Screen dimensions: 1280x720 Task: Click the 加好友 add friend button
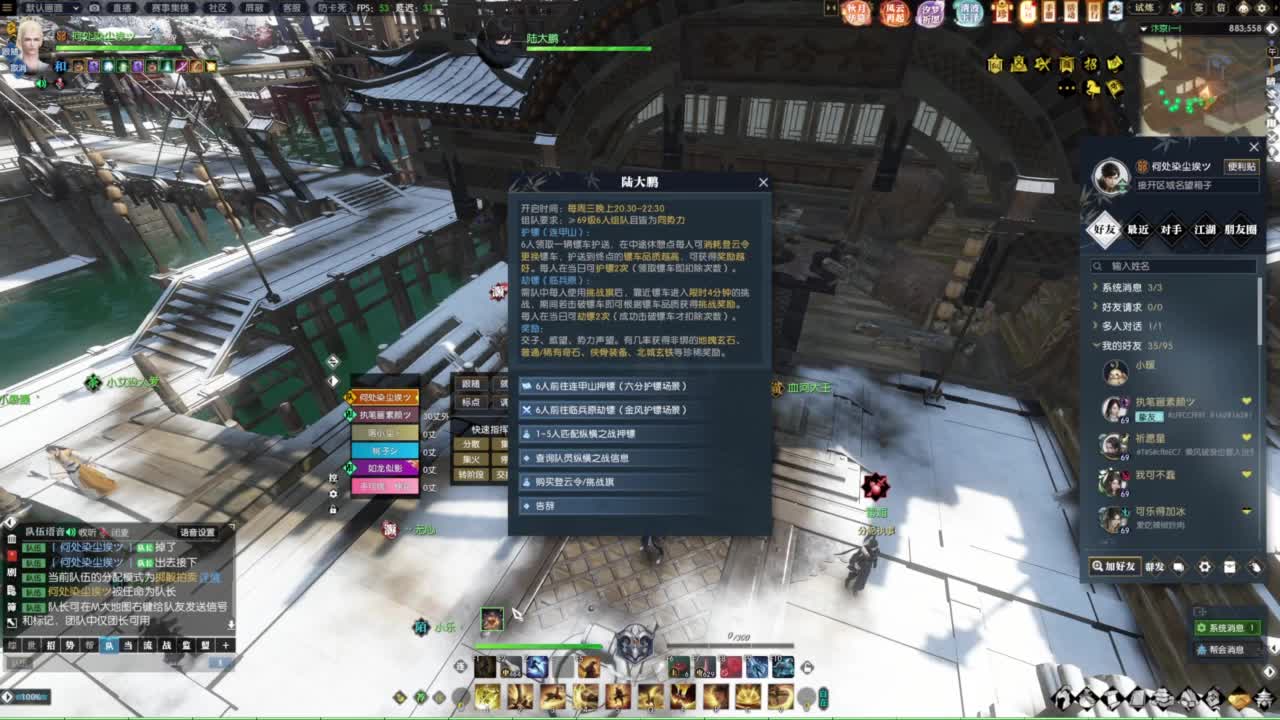[1114, 567]
